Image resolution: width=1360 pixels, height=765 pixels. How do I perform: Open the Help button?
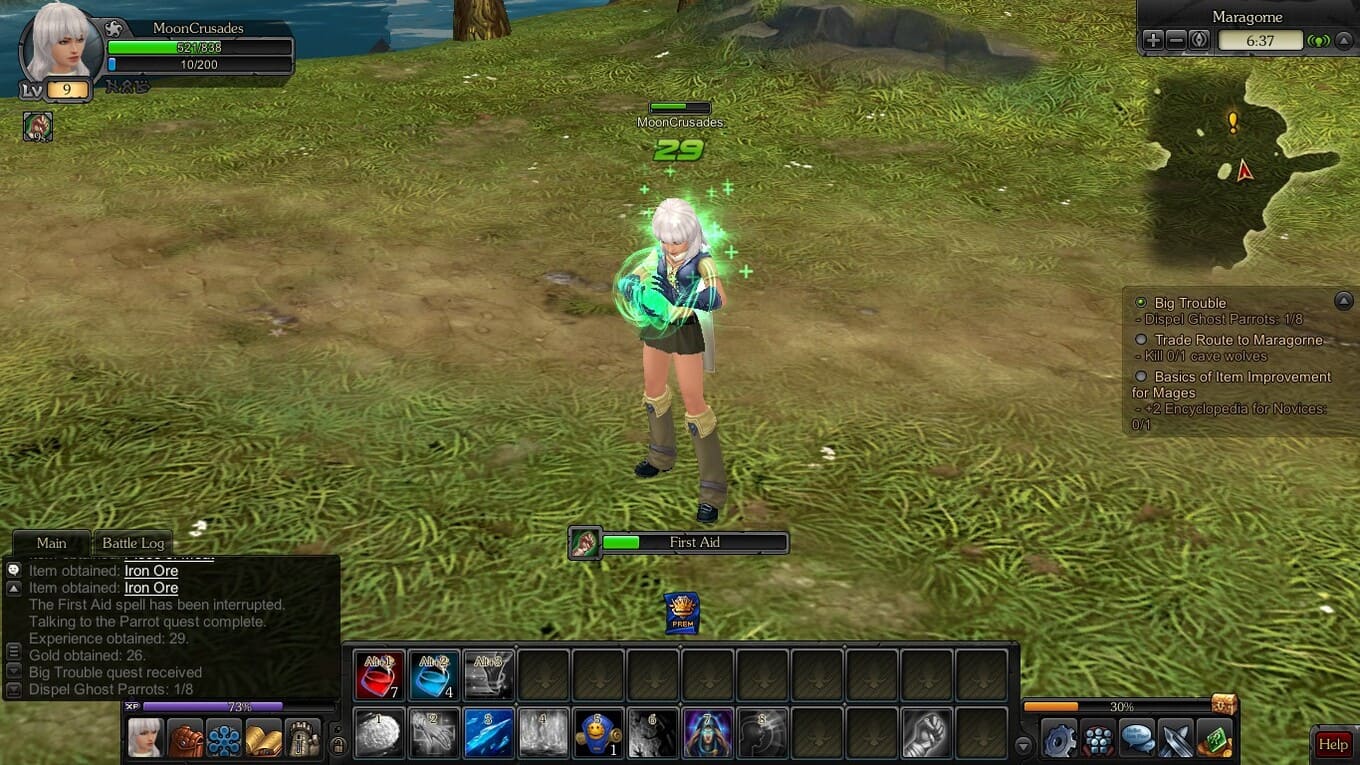(x=1333, y=744)
